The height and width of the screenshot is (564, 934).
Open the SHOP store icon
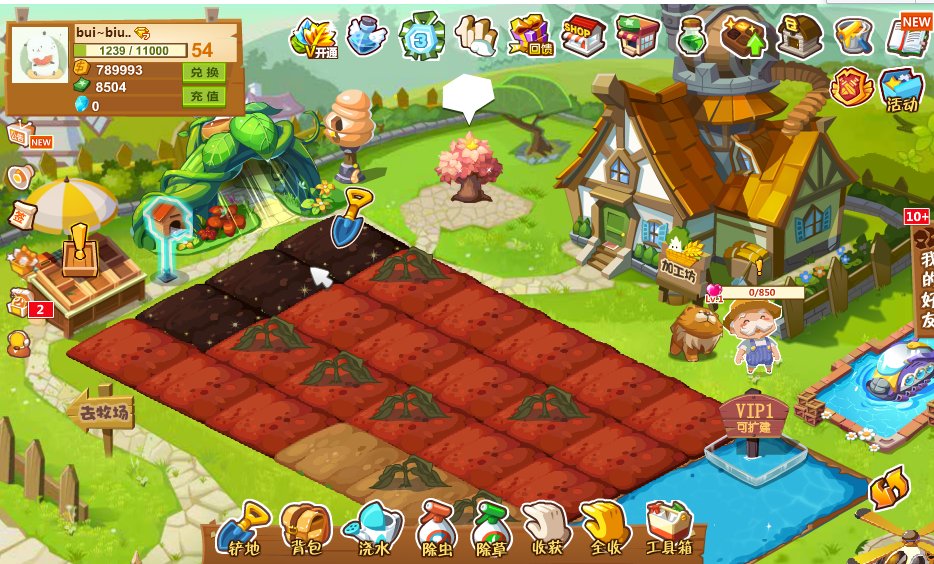click(583, 36)
